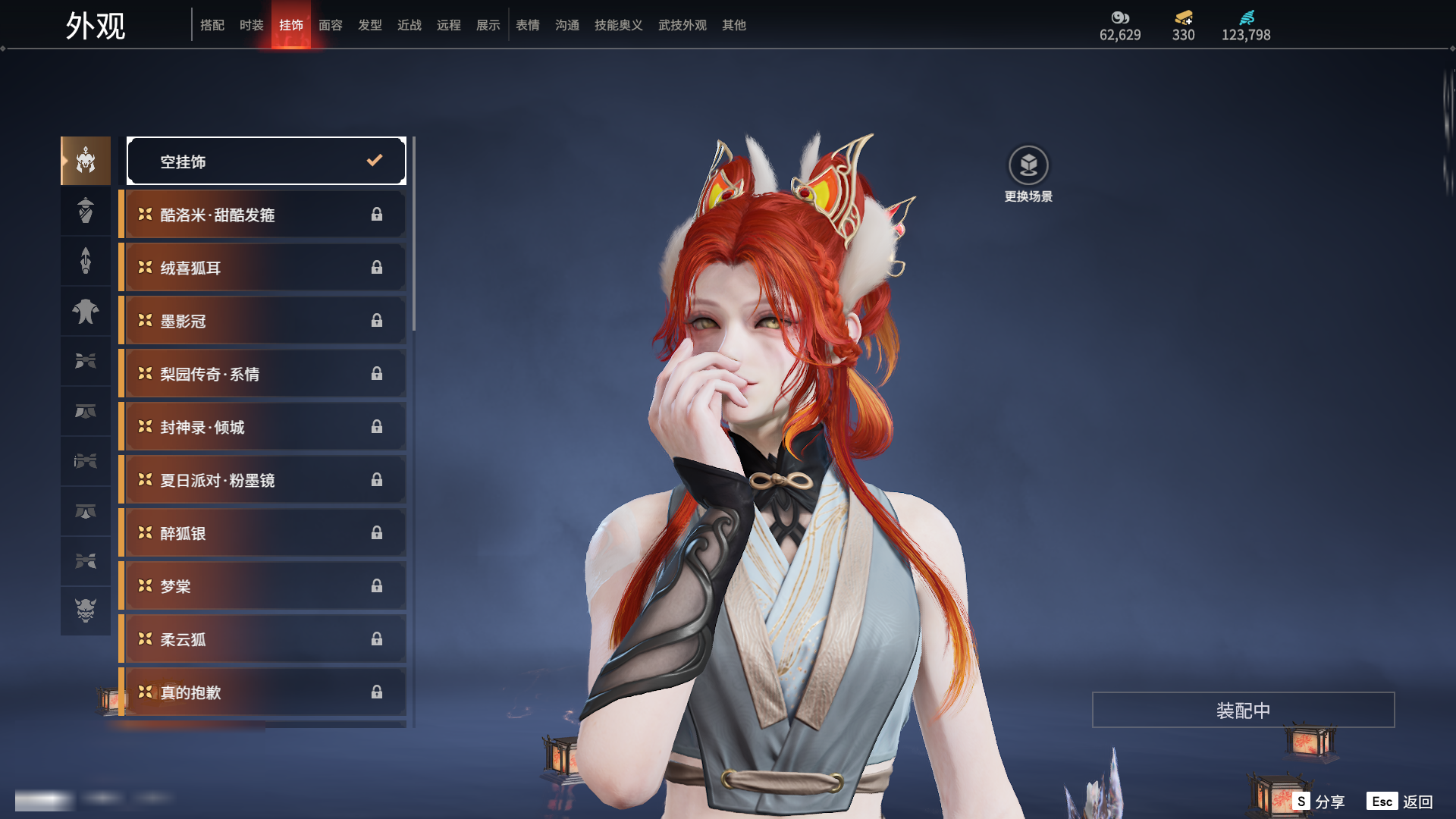Open the 搭配 tab

pyautogui.click(x=212, y=25)
